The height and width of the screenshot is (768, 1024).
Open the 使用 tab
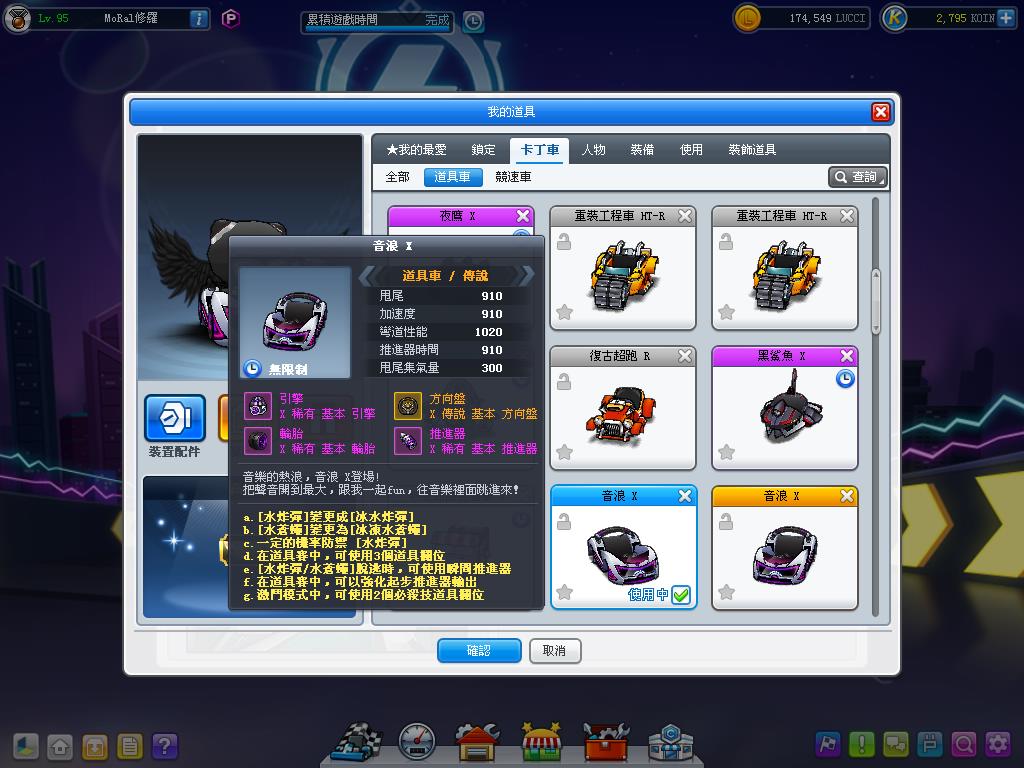[x=691, y=150]
